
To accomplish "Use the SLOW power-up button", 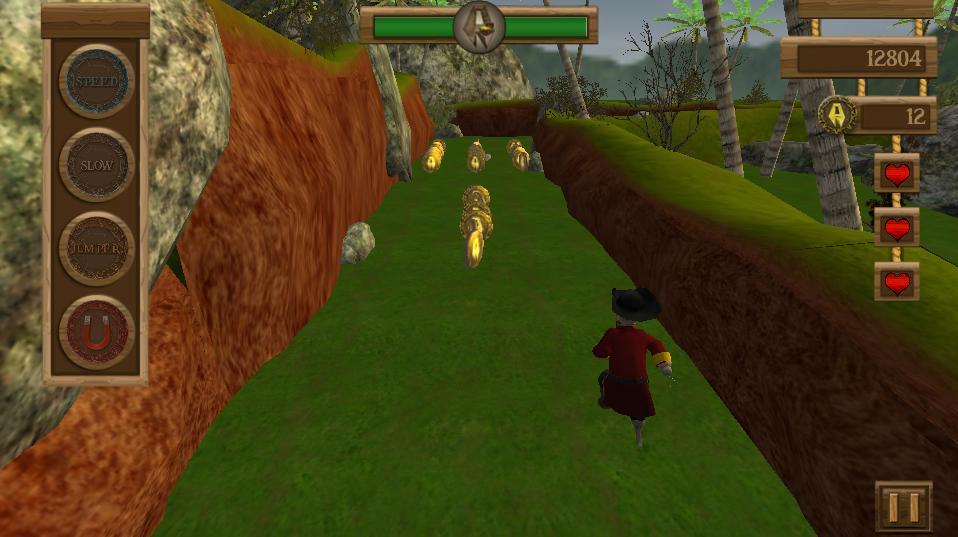I will (x=96, y=165).
